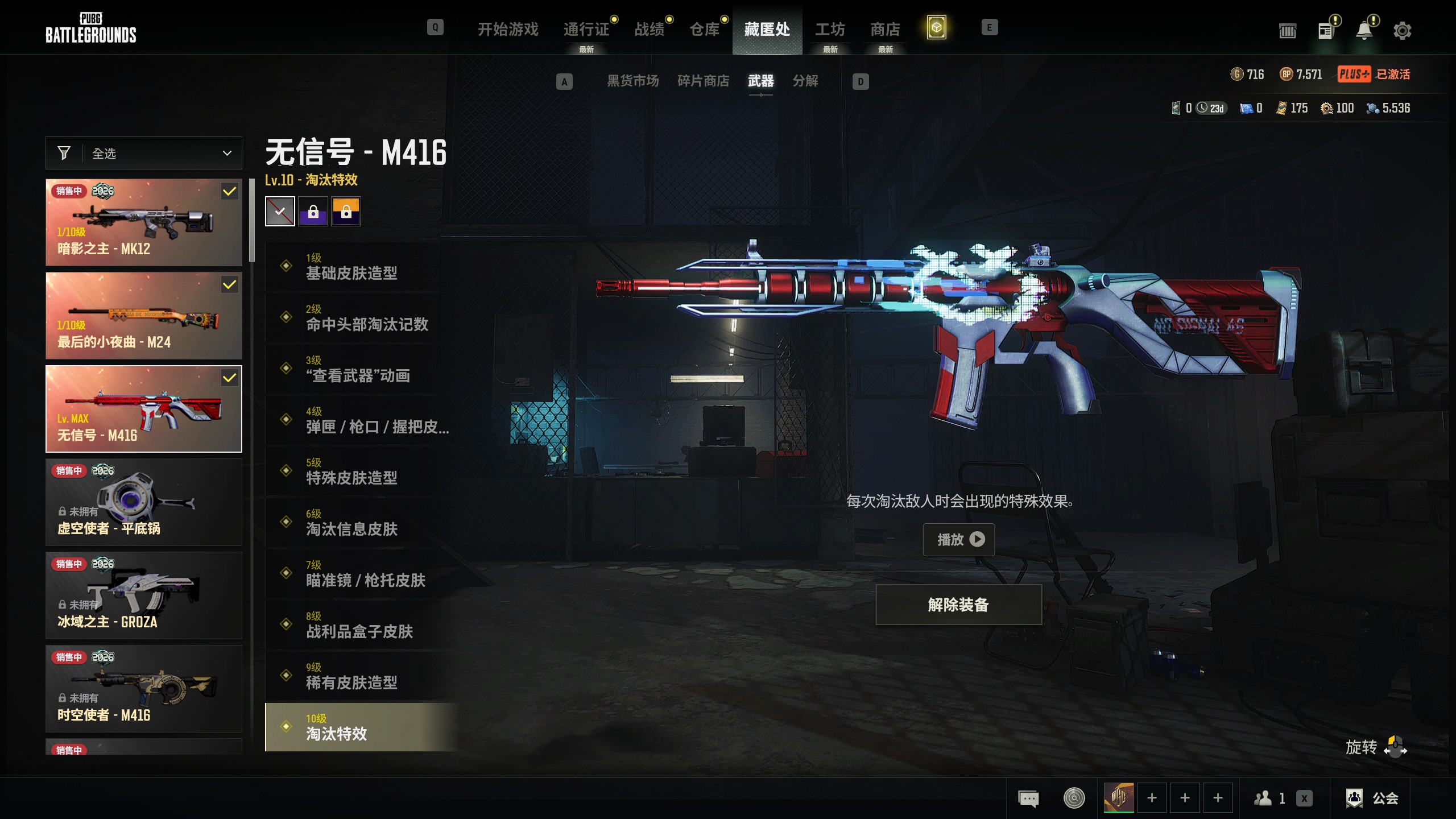Open the 开始游戏 tab
Image resolution: width=1456 pixels, height=819 pixels.
pyautogui.click(x=508, y=29)
